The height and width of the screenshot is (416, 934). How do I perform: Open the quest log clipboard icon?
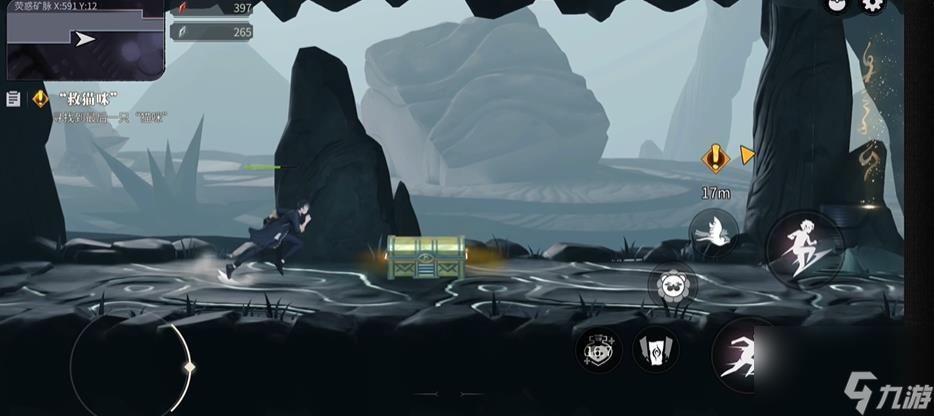click(x=13, y=99)
